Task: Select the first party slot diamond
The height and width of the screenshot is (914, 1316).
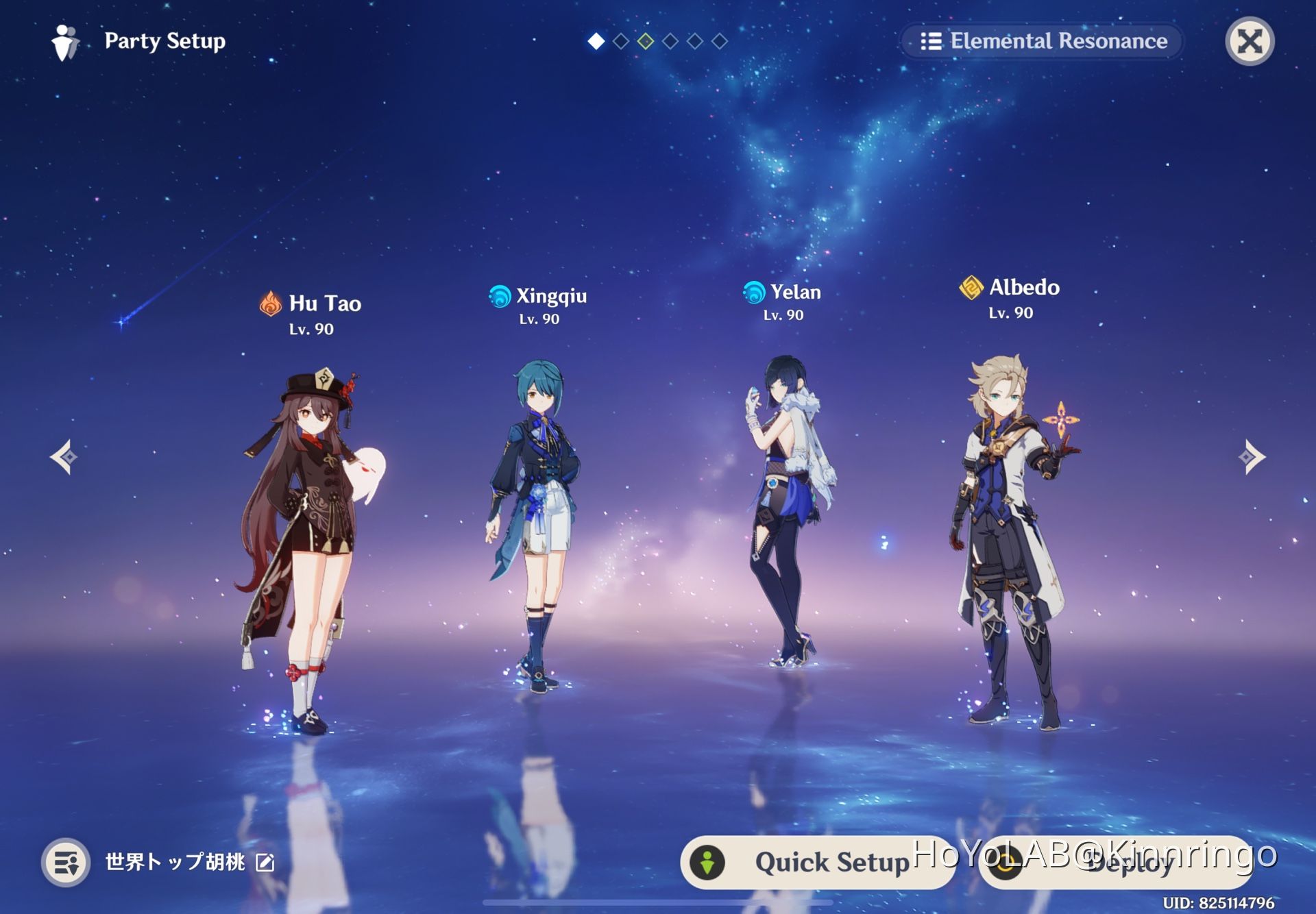Action: tap(595, 41)
